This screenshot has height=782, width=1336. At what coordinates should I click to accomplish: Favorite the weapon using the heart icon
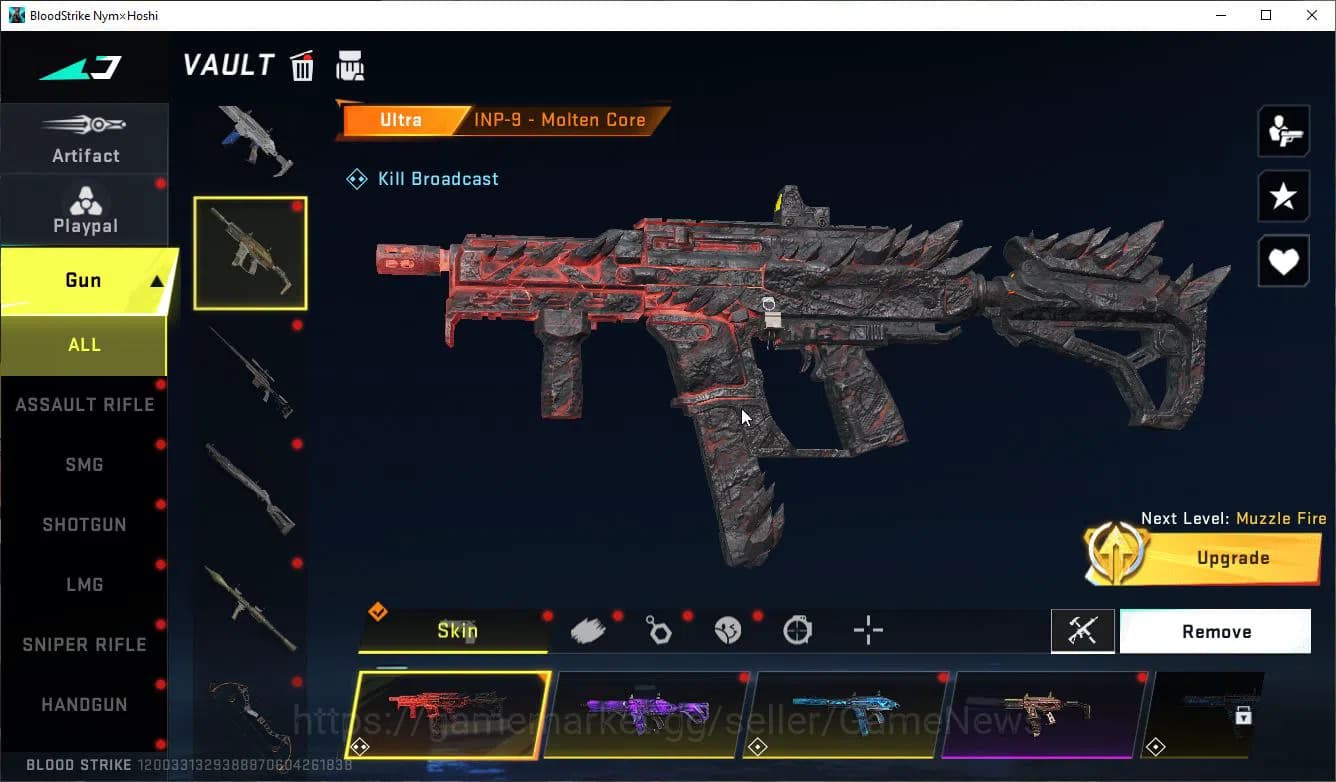point(1283,261)
